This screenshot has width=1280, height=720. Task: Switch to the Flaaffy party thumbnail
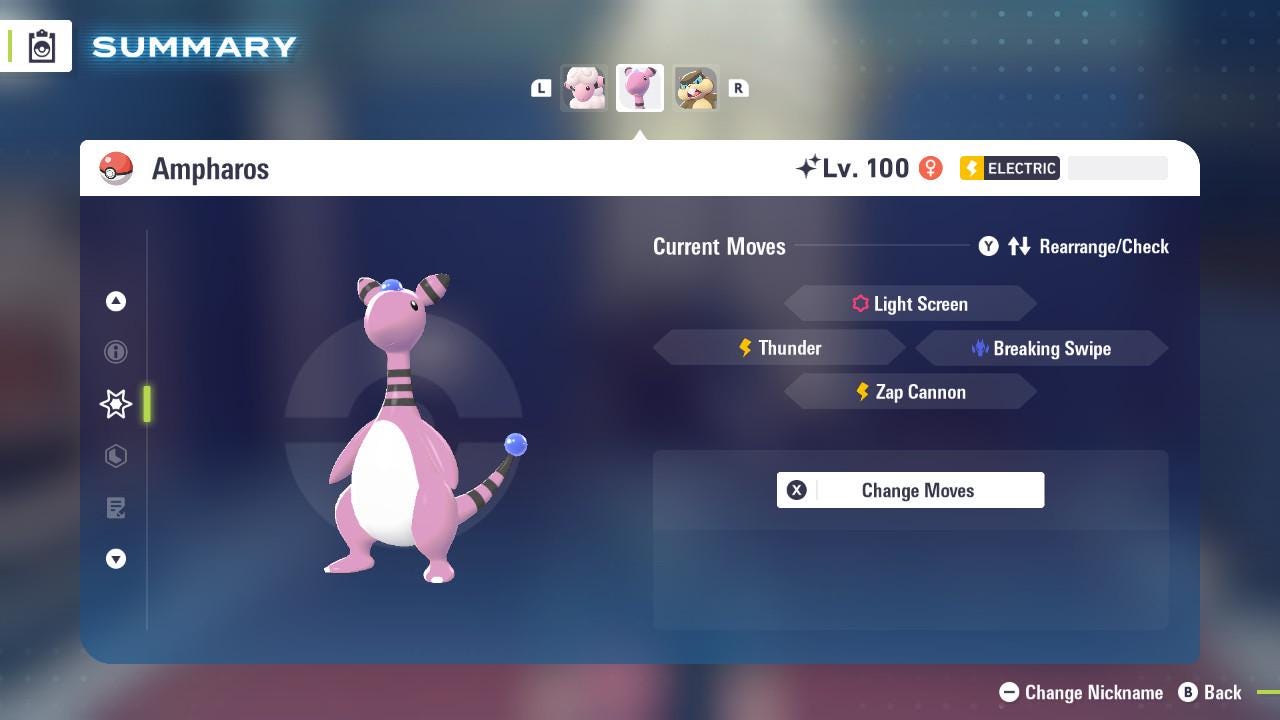pos(584,88)
